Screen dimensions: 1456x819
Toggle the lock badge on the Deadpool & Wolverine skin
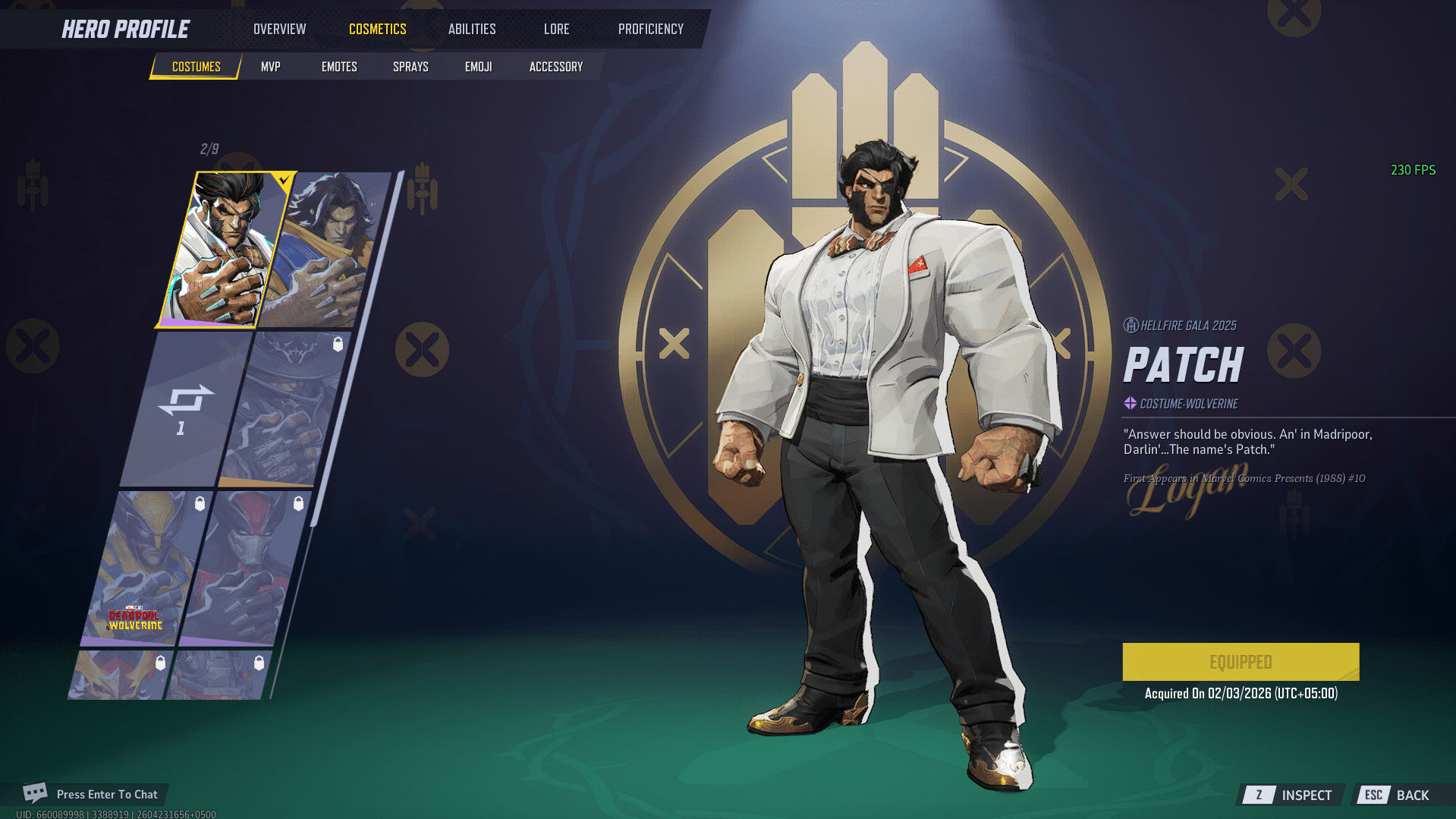[x=200, y=504]
